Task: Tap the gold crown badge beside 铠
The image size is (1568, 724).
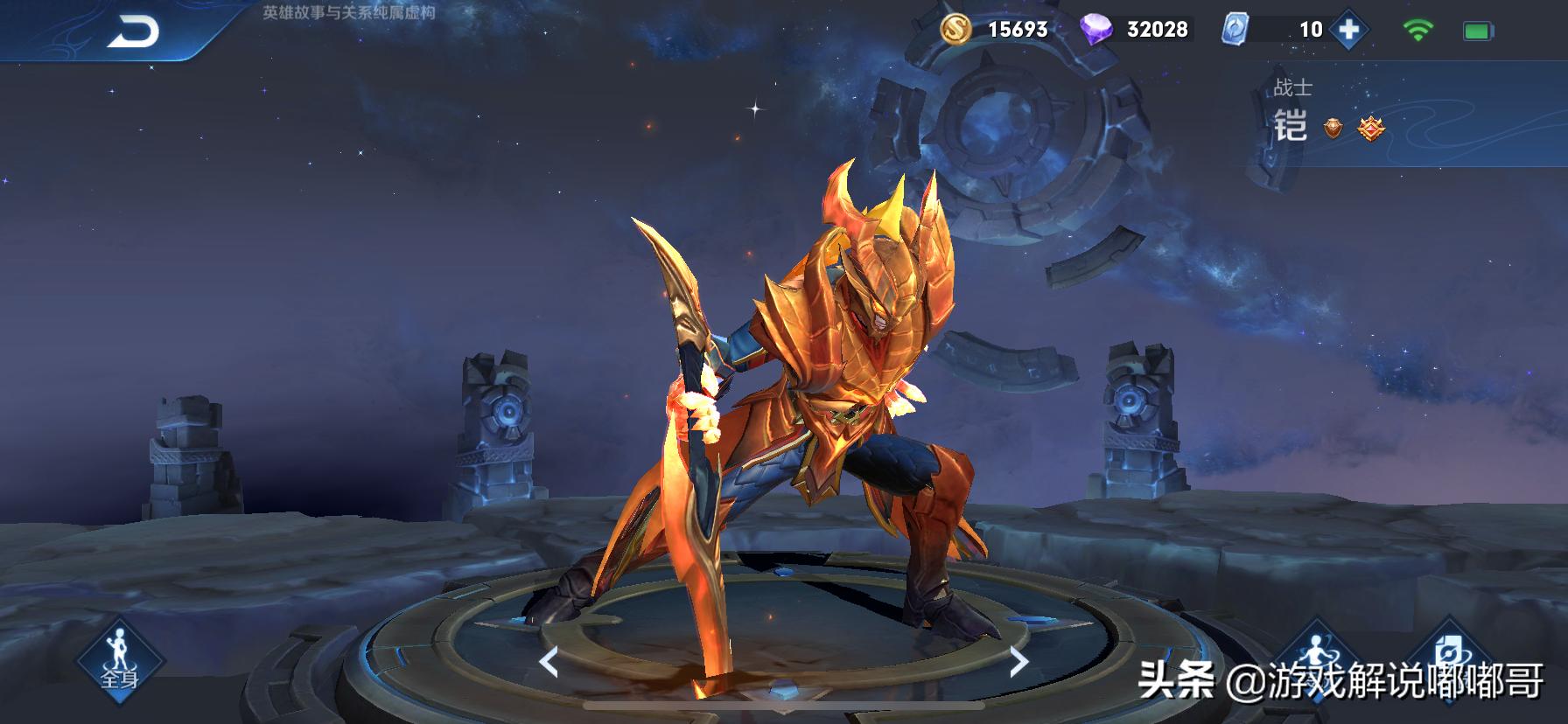Action: coord(1371,129)
